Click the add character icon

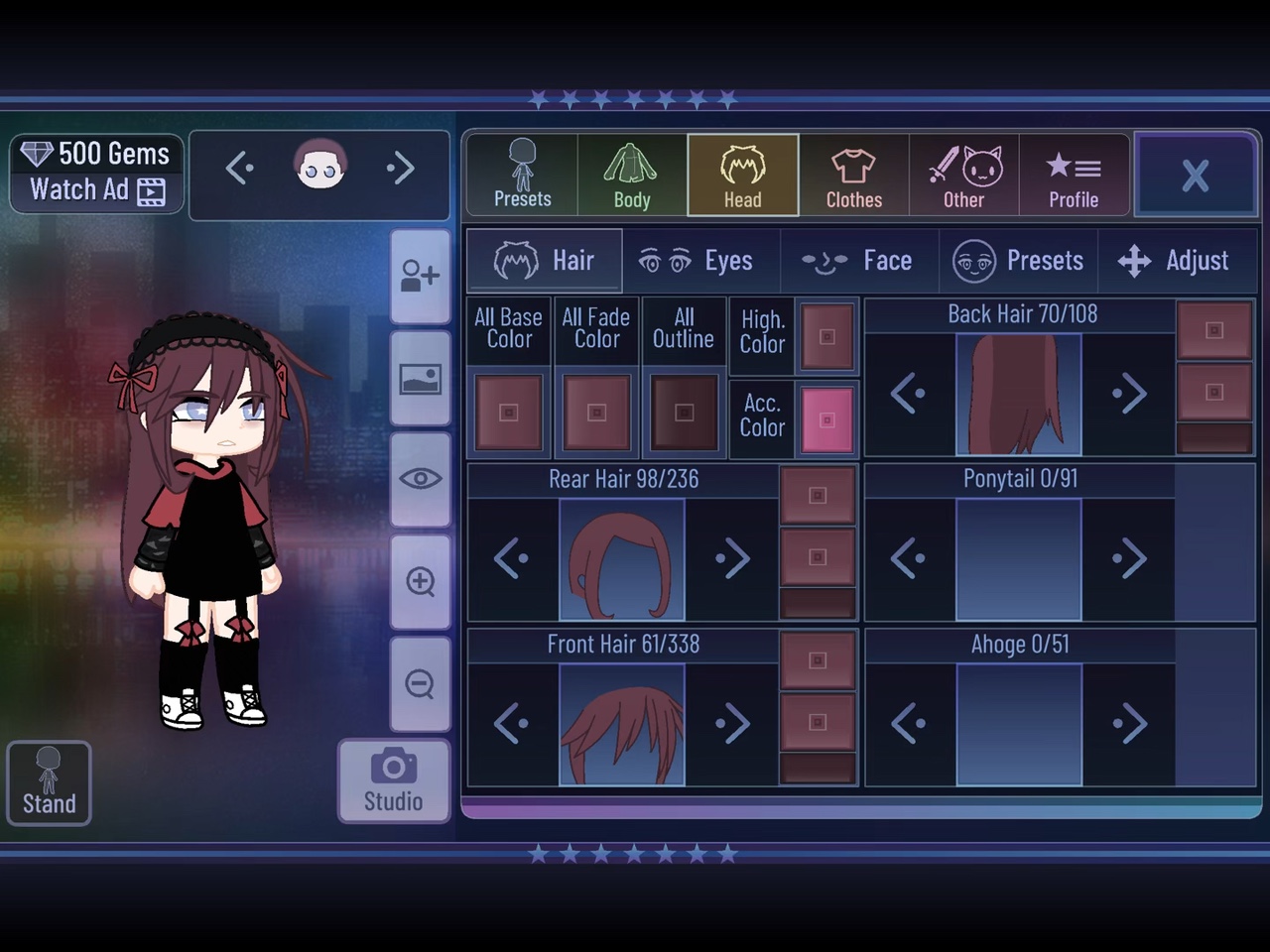421,276
